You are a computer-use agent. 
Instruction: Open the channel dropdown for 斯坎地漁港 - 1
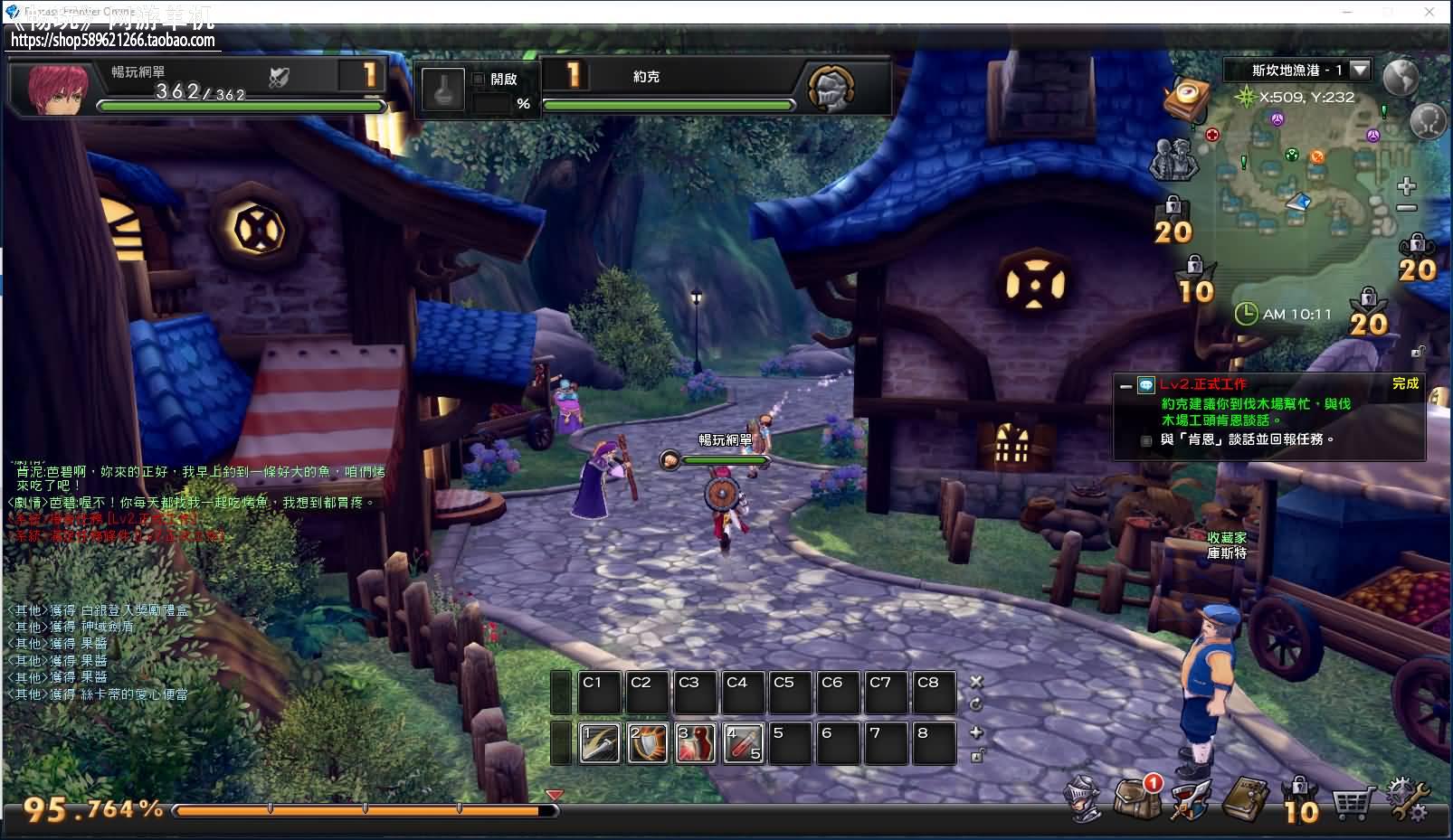[x=1359, y=70]
